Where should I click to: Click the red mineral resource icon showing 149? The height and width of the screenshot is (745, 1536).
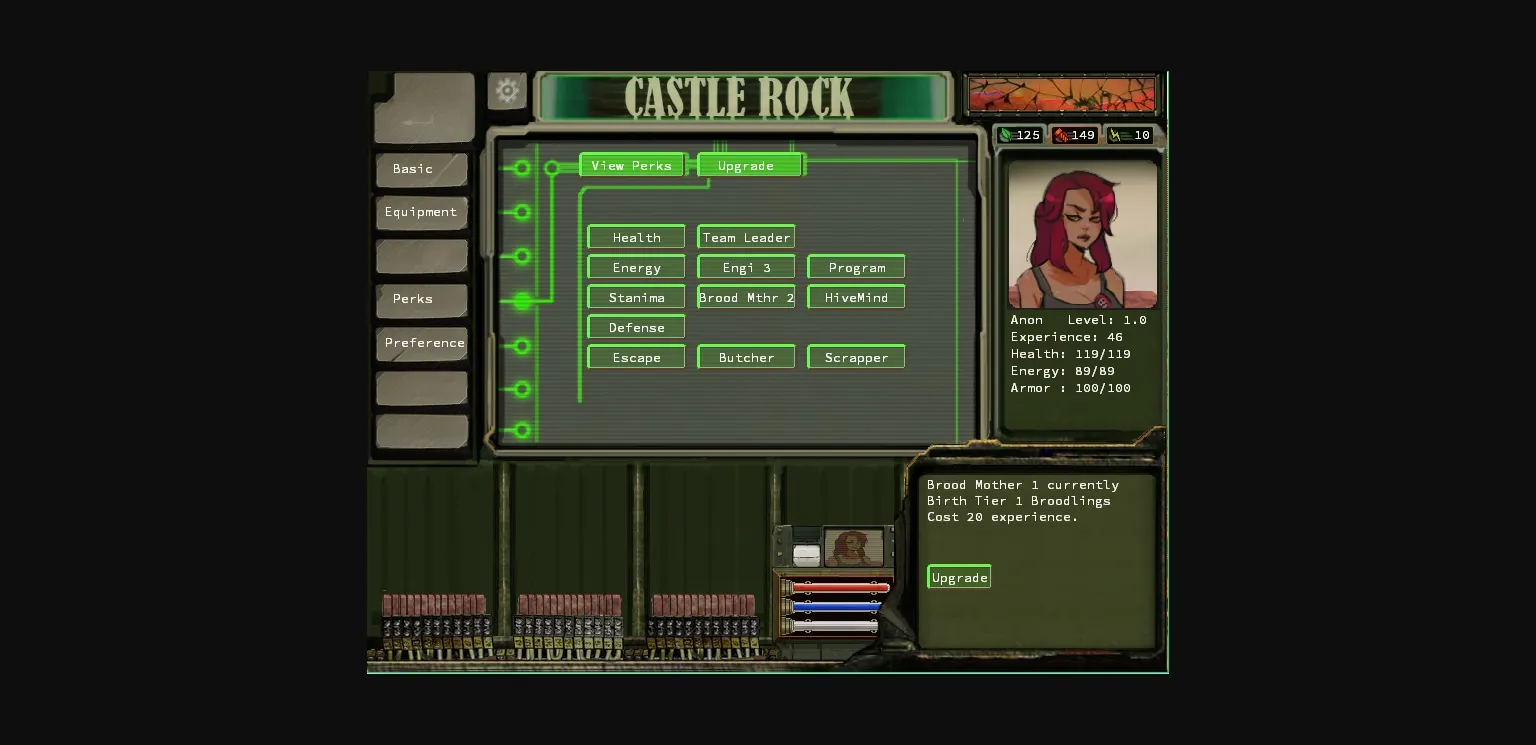pyautogui.click(x=1062, y=135)
